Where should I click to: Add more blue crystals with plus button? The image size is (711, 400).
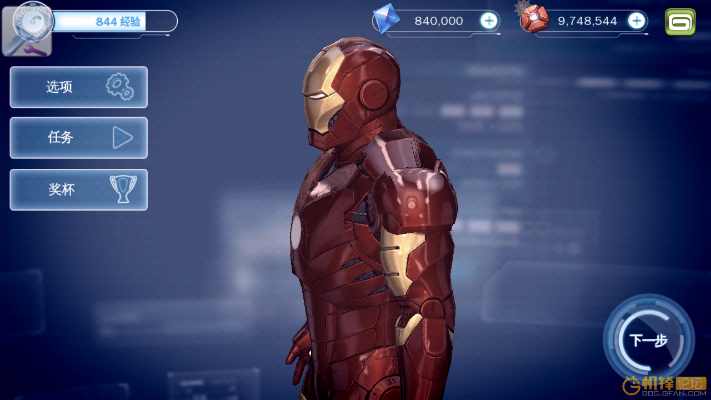(x=488, y=20)
